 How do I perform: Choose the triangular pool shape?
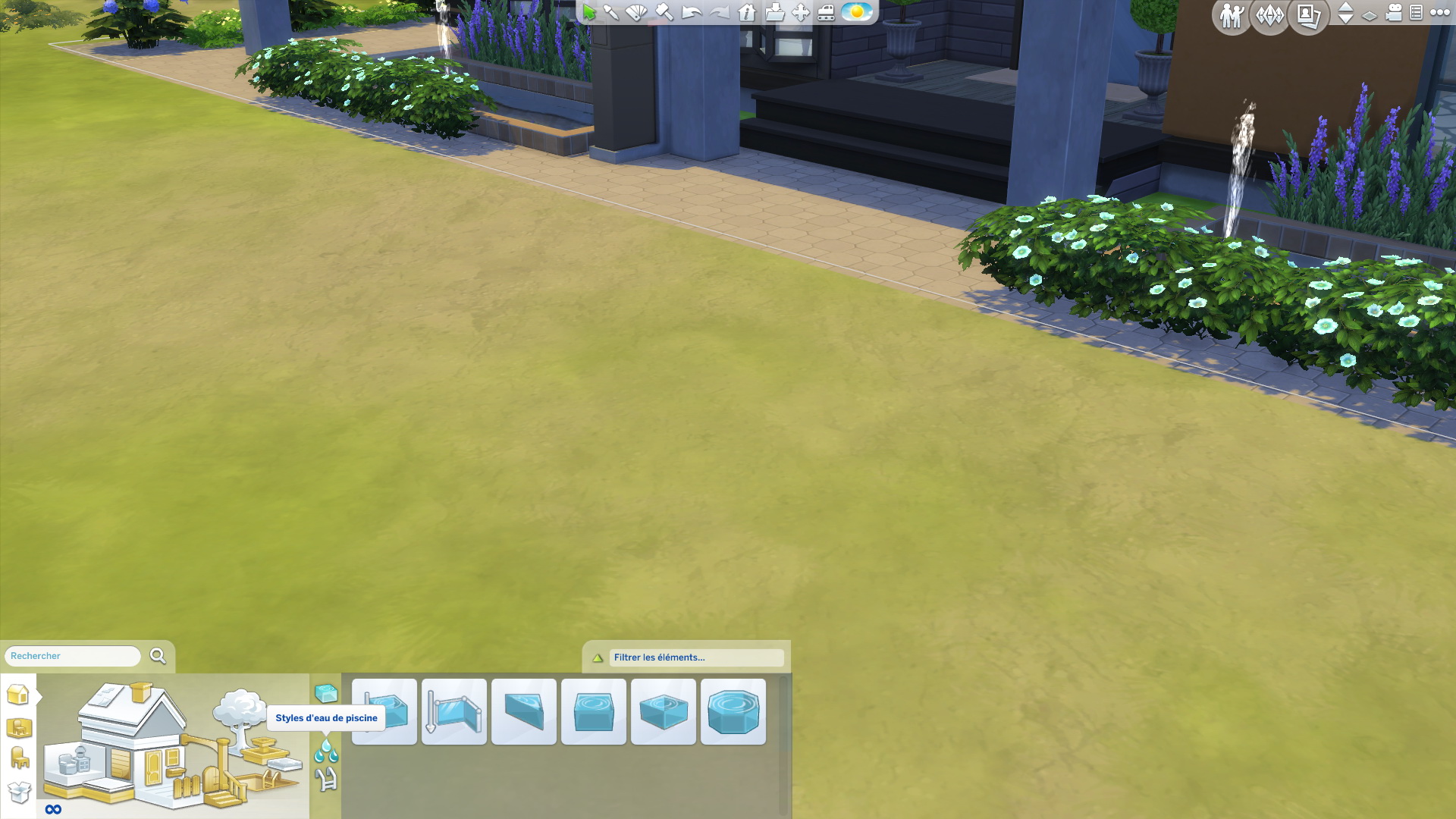coord(524,712)
